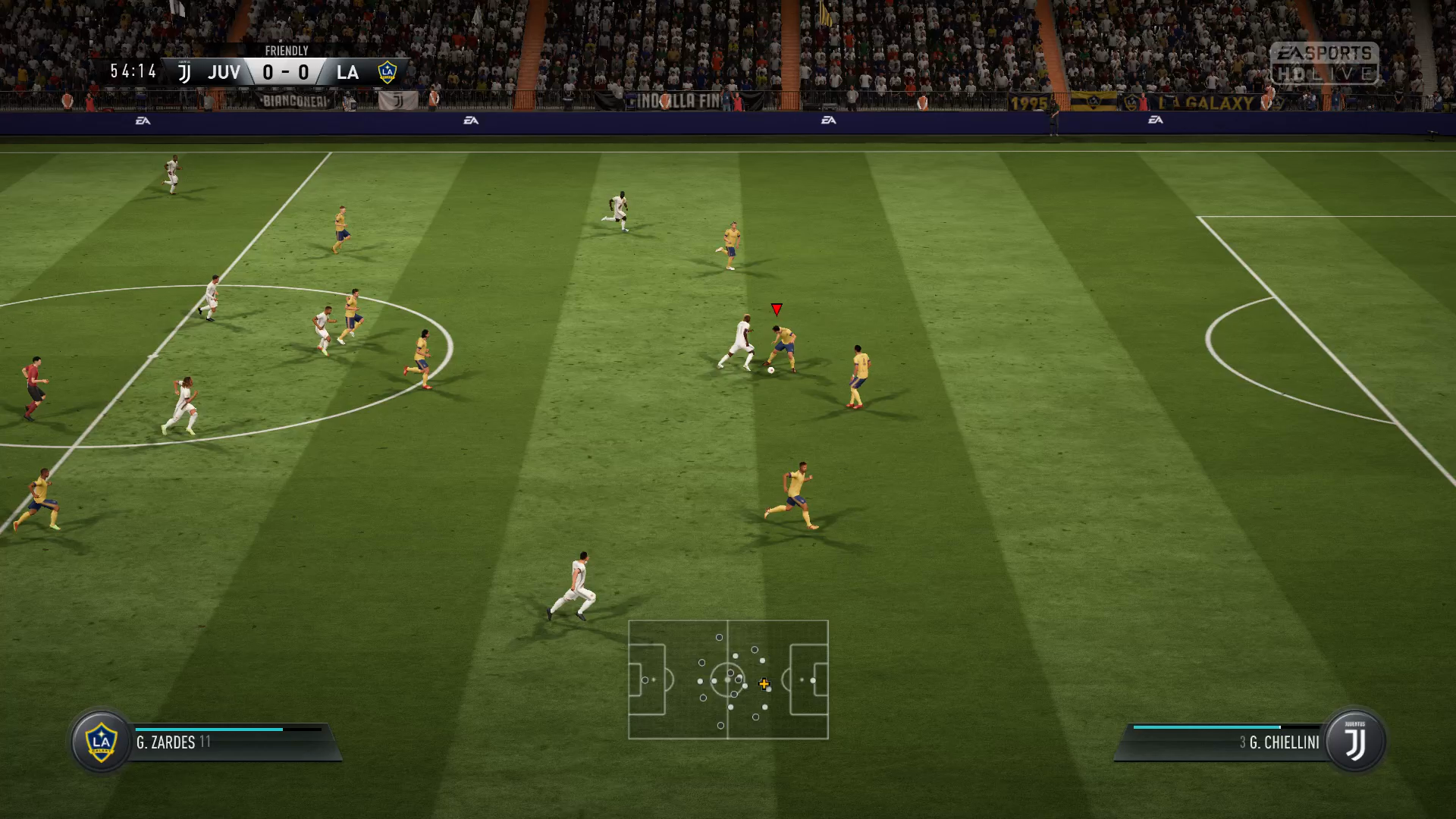This screenshot has width=1456, height=819.
Task: Click the red triangle indicator above the defender
Action: [776, 309]
